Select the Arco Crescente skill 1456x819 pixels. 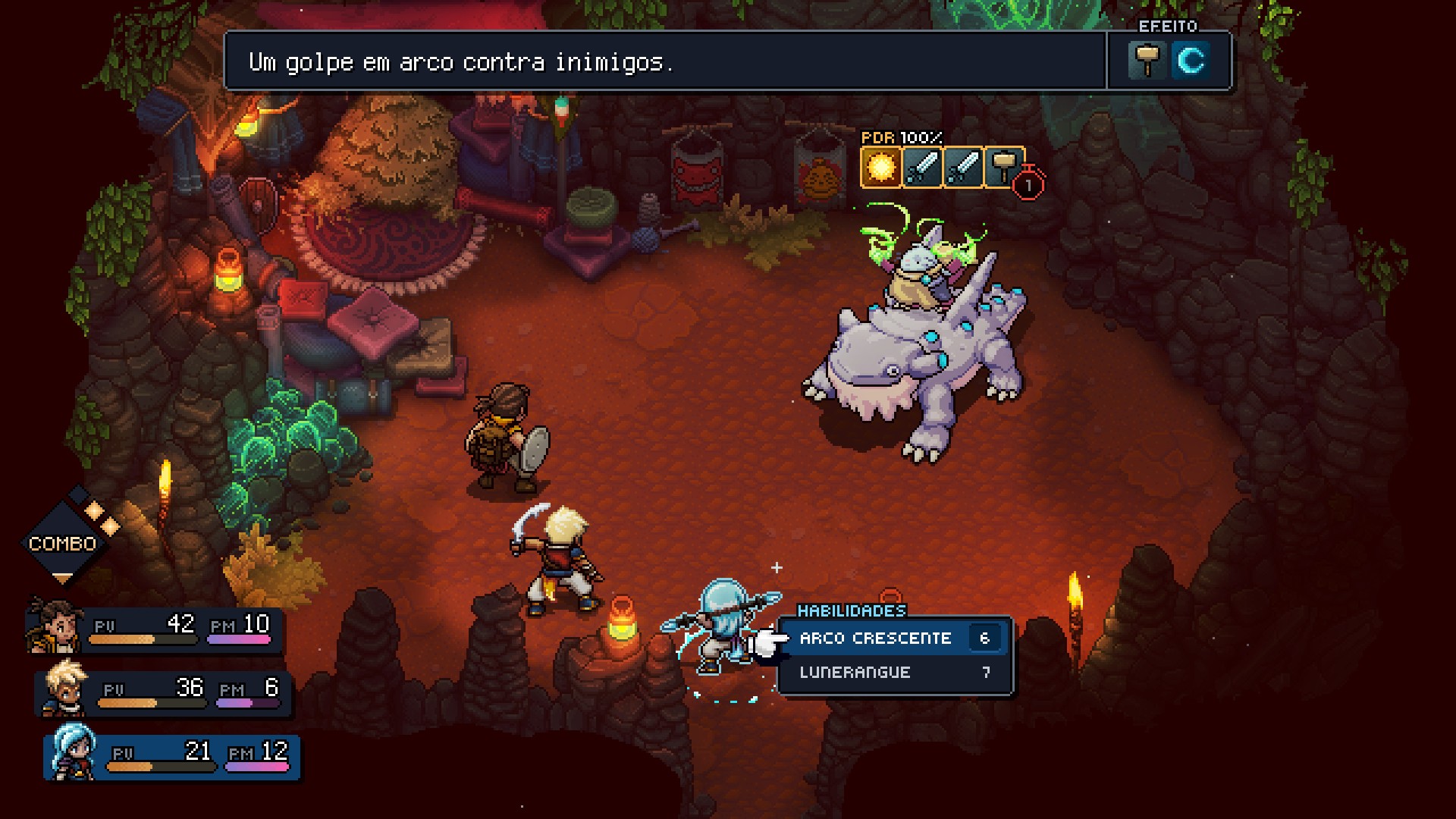[874, 638]
